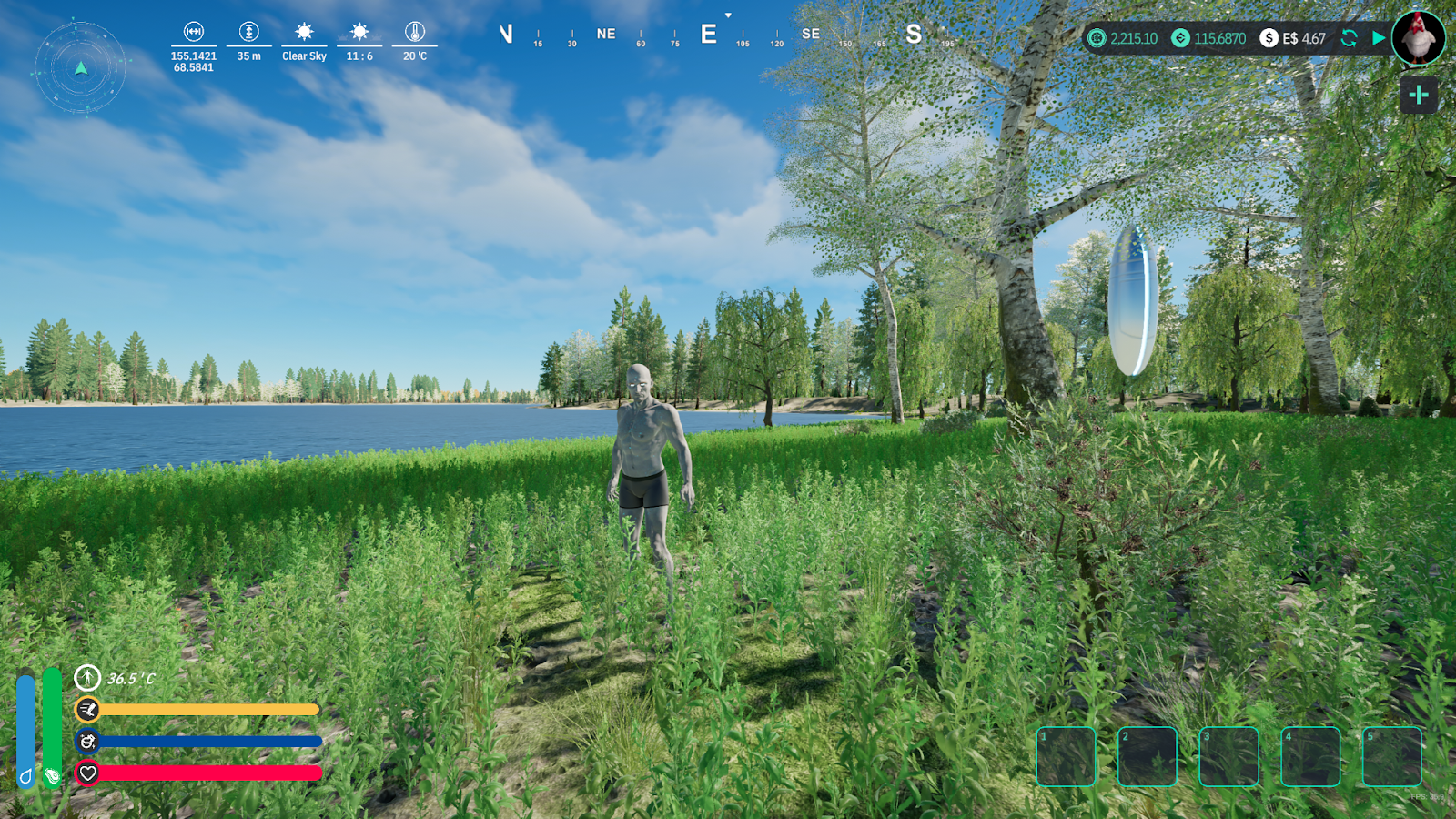Image resolution: width=1456 pixels, height=819 pixels.
Task: Click the circular radar minimap
Action: tap(81, 68)
